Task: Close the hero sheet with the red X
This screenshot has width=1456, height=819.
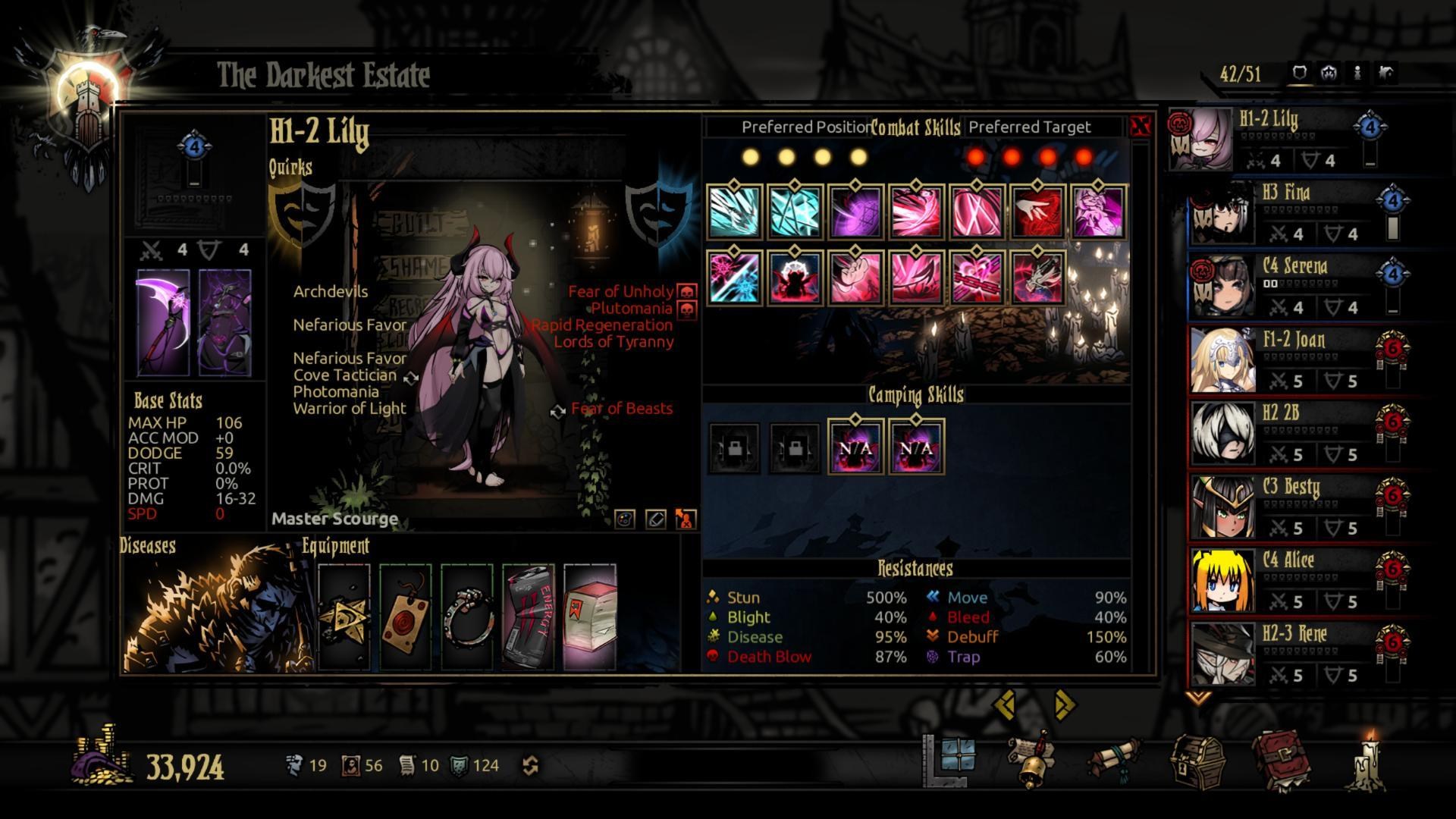Action: [1140, 127]
